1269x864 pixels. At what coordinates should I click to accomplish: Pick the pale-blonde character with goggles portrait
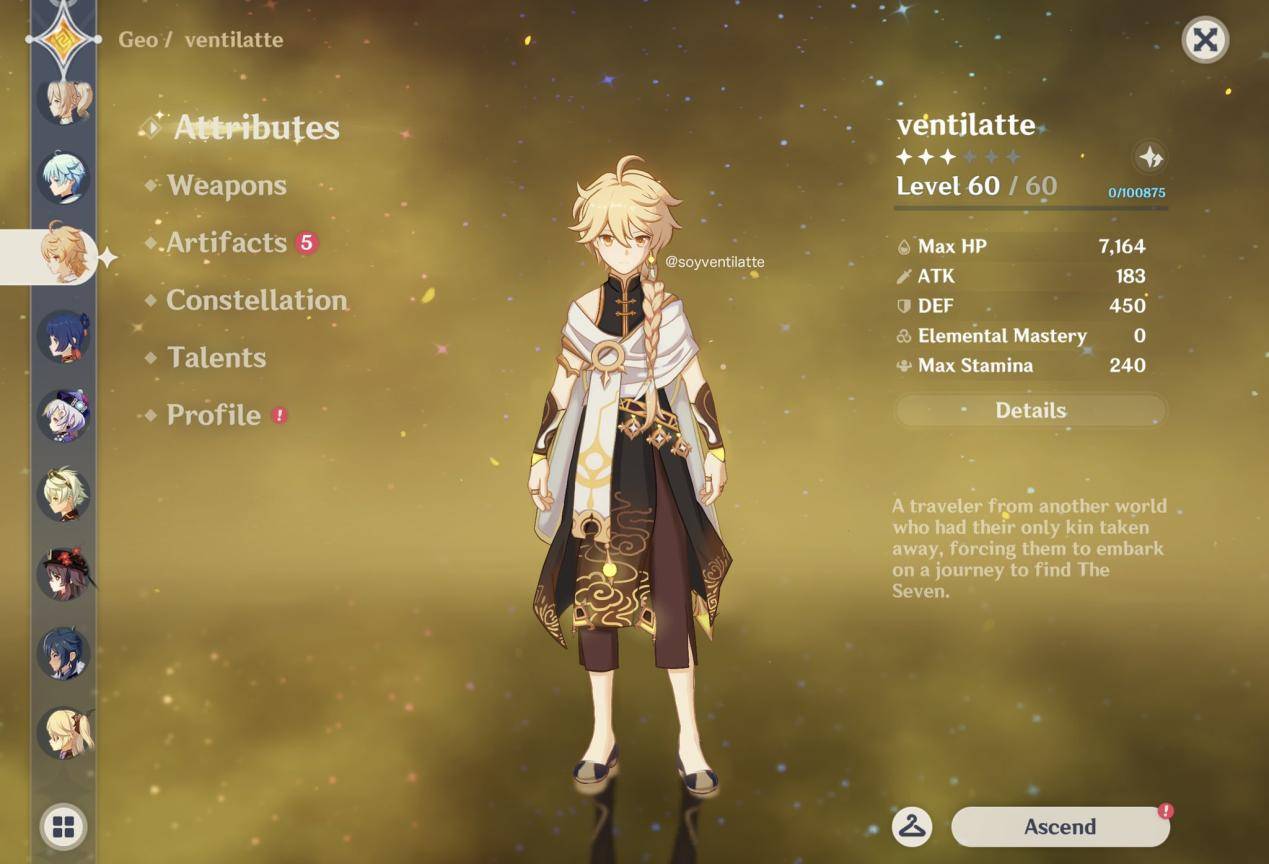pos(64,493)
